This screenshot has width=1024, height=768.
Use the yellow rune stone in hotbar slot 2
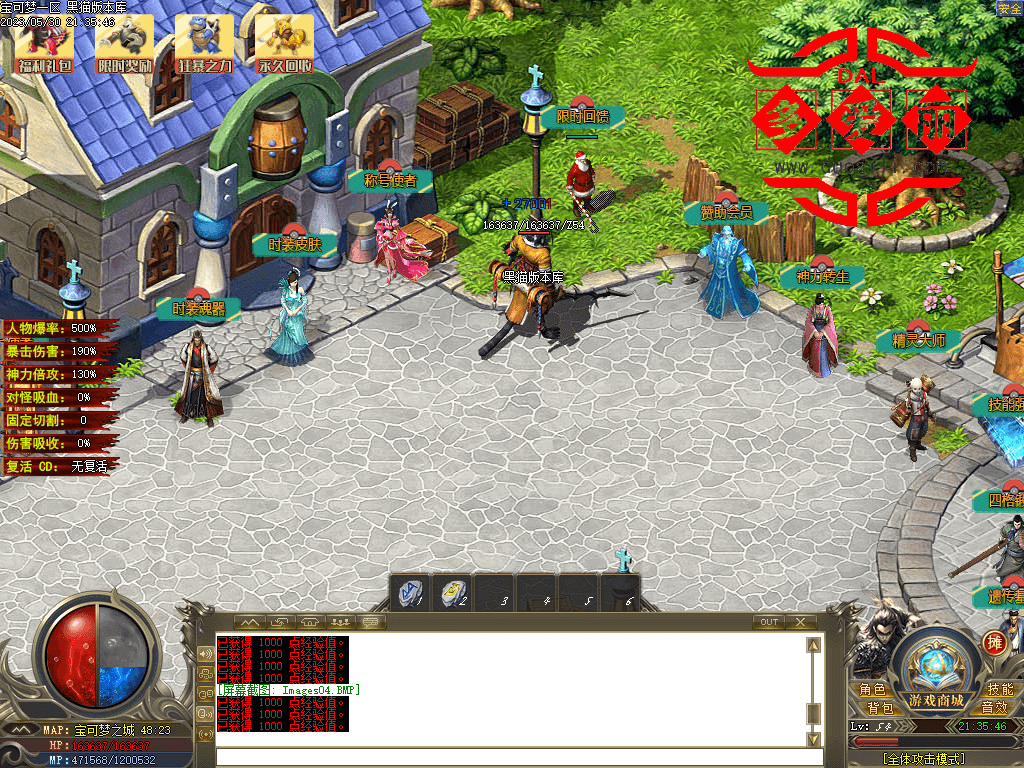tap(452, 591)
